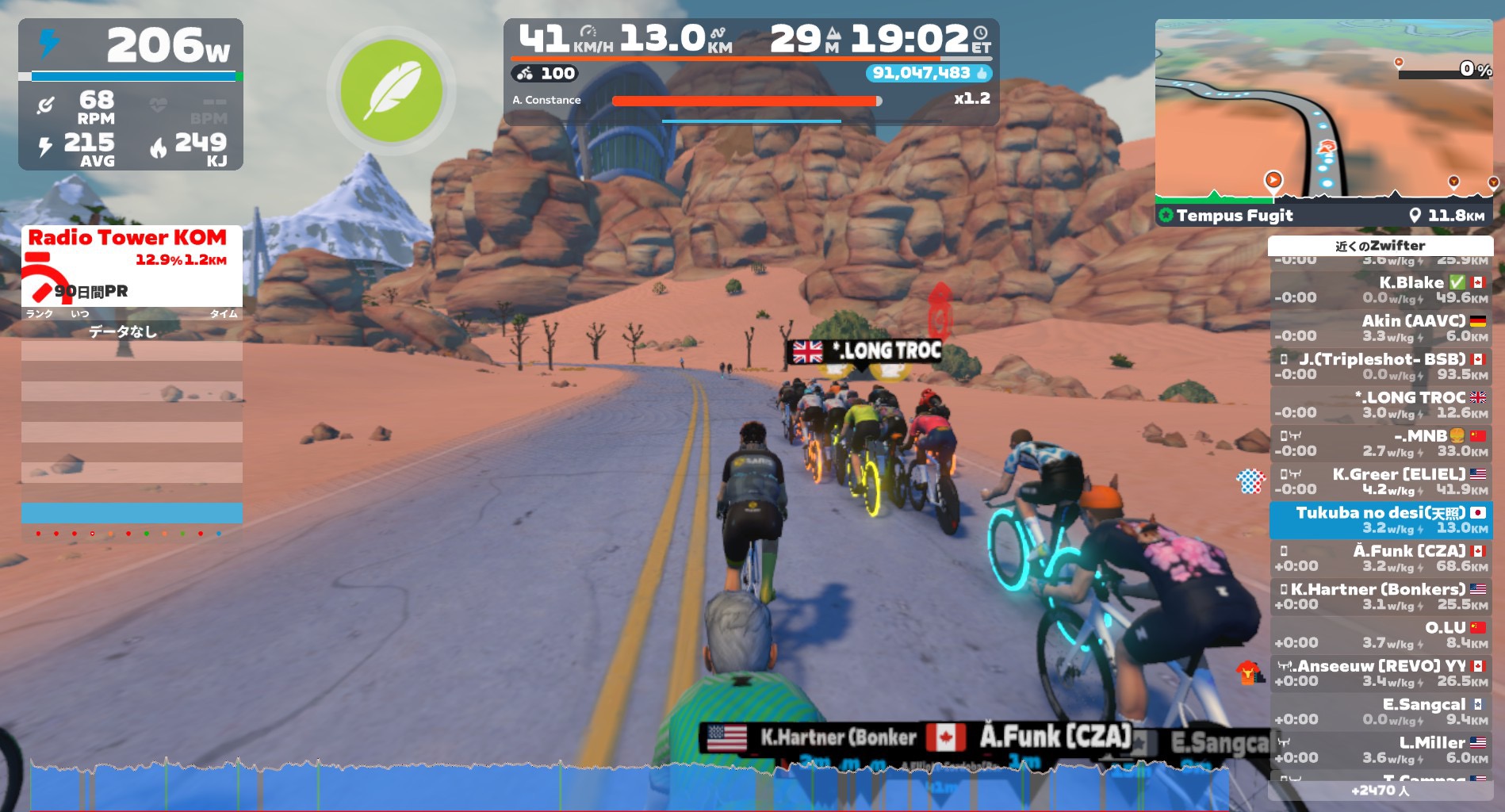Activate the green feather PowerUp
Viewport: 1505px width, 812px height.
[391, 90]
